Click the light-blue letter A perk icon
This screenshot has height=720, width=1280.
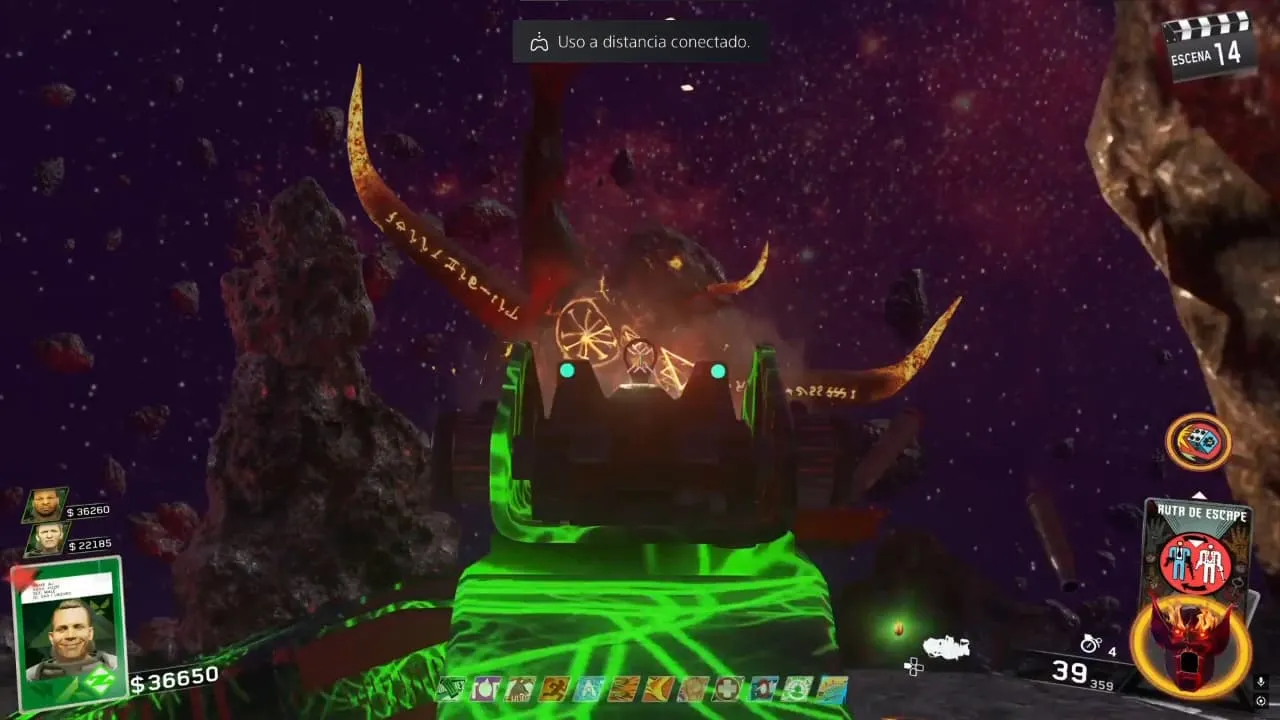[x=587, y=689]
